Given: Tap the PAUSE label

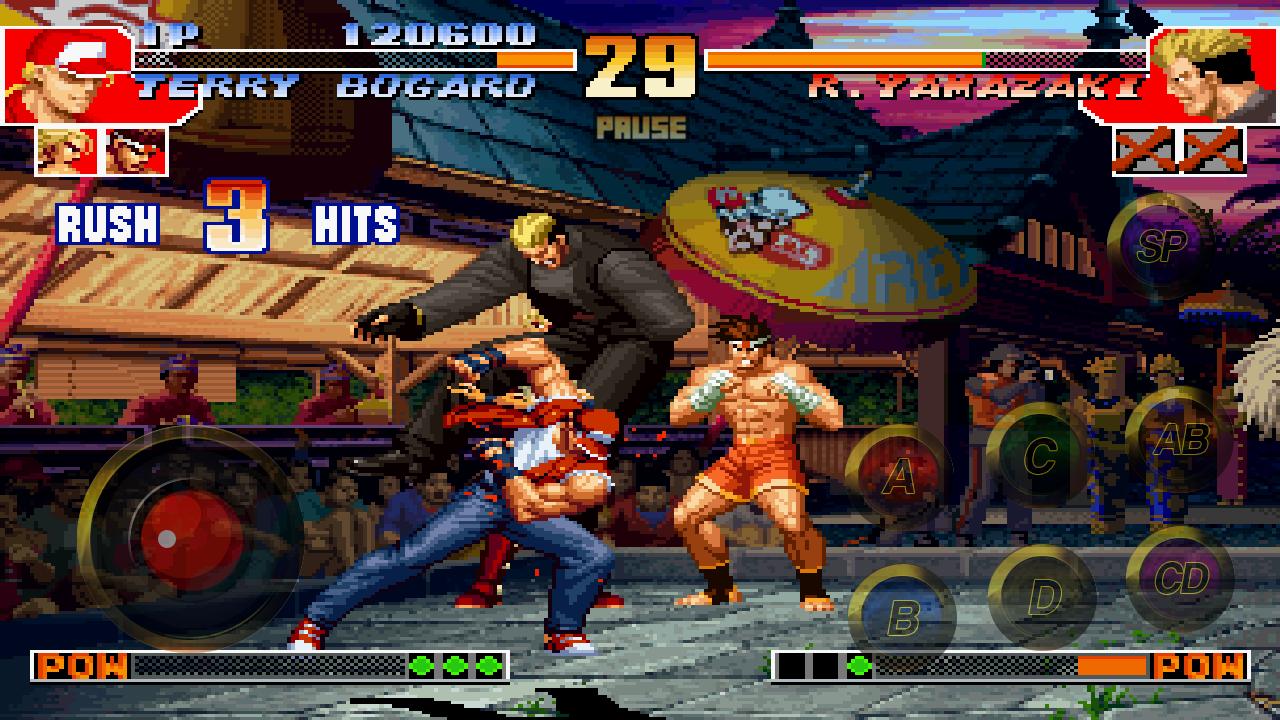Looking at the screenshot, I should tap(640, 125).
